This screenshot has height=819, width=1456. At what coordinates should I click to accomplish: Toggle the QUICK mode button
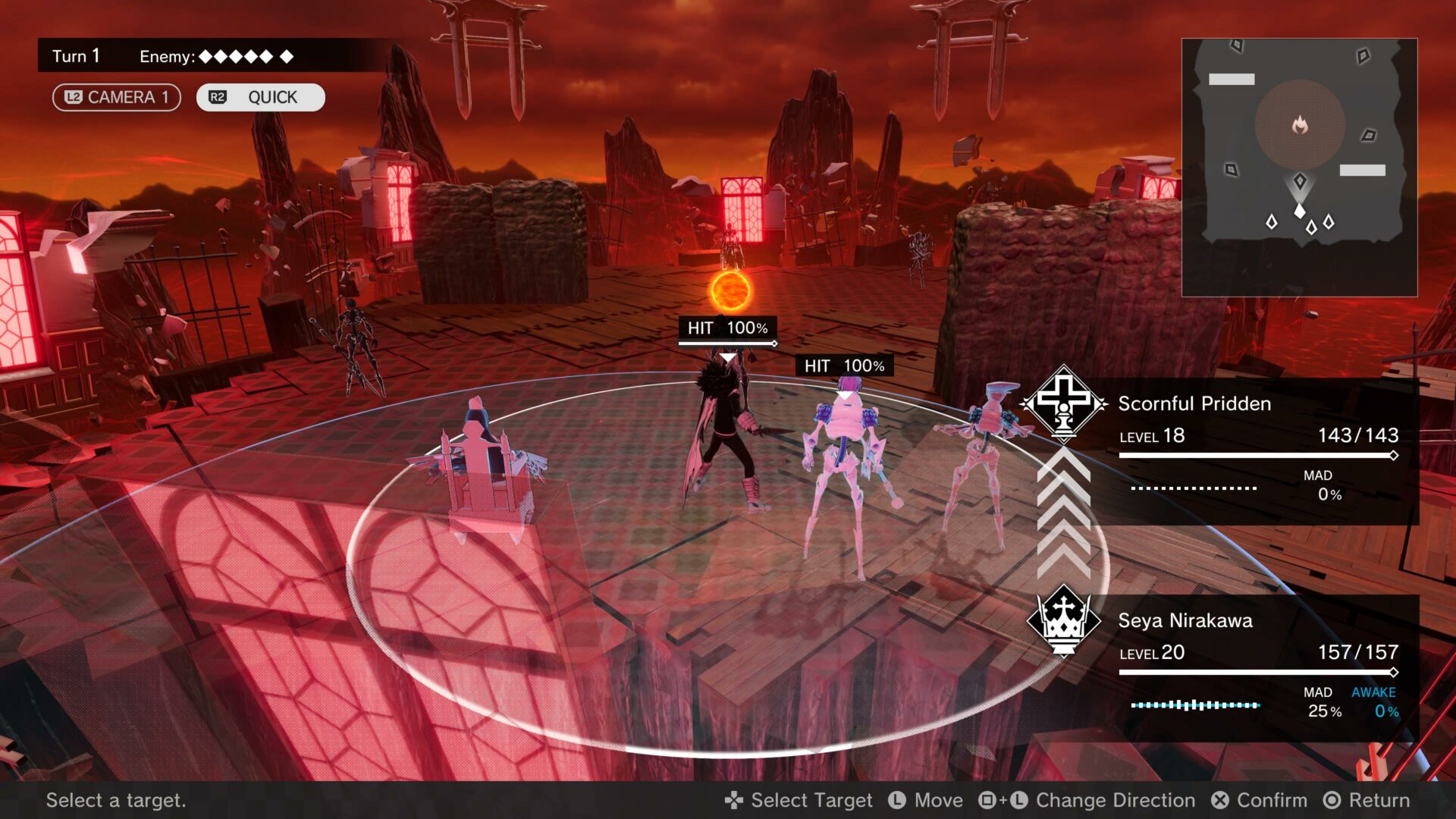click(x=260, y=97)
